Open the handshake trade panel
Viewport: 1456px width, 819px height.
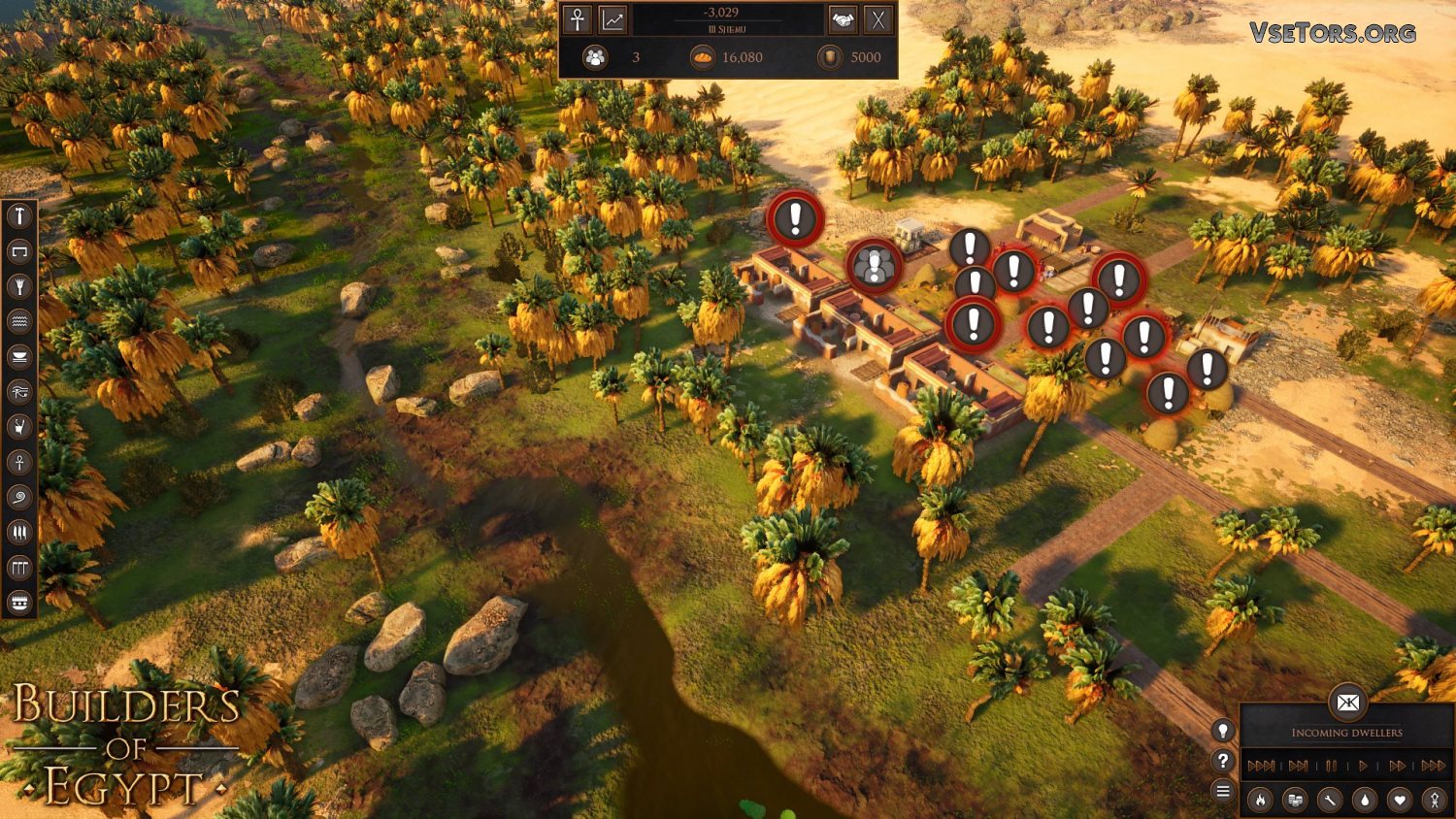click(x=843, y=19)
